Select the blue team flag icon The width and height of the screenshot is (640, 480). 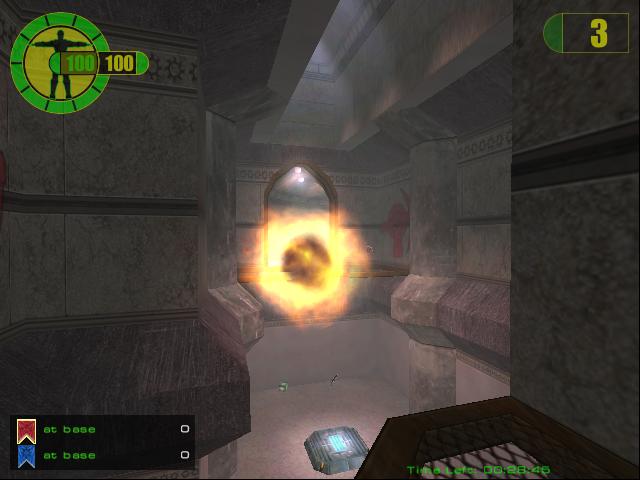[x=27, y=456]
